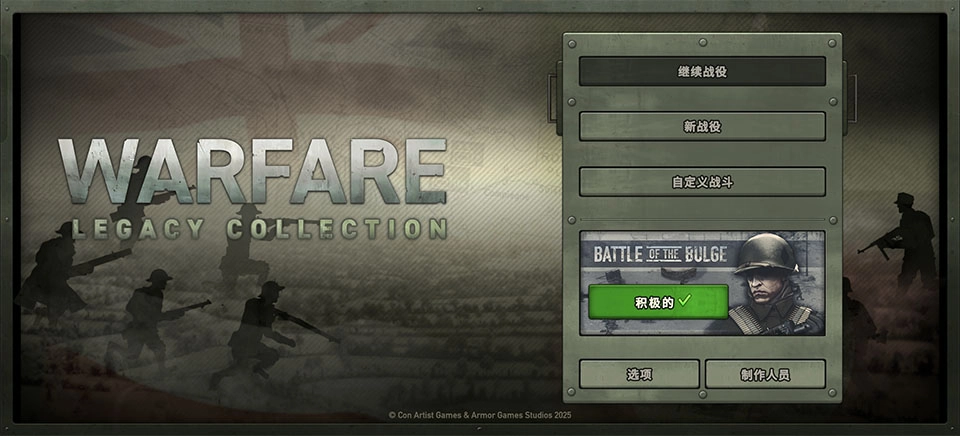Show the credits (制作人员)

click(765, 374)
